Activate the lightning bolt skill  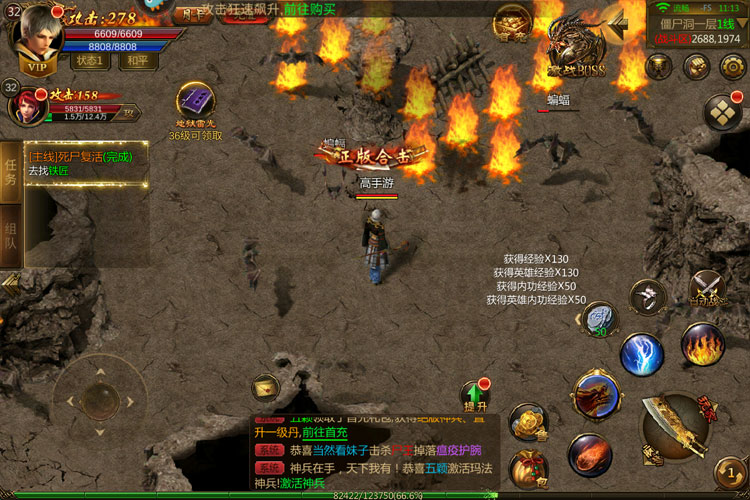click(x=641, y=354)
